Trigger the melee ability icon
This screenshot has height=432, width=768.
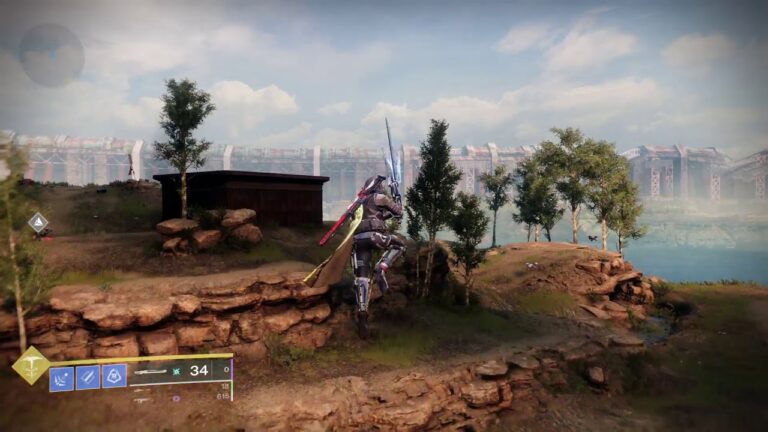tap(88, 378)
